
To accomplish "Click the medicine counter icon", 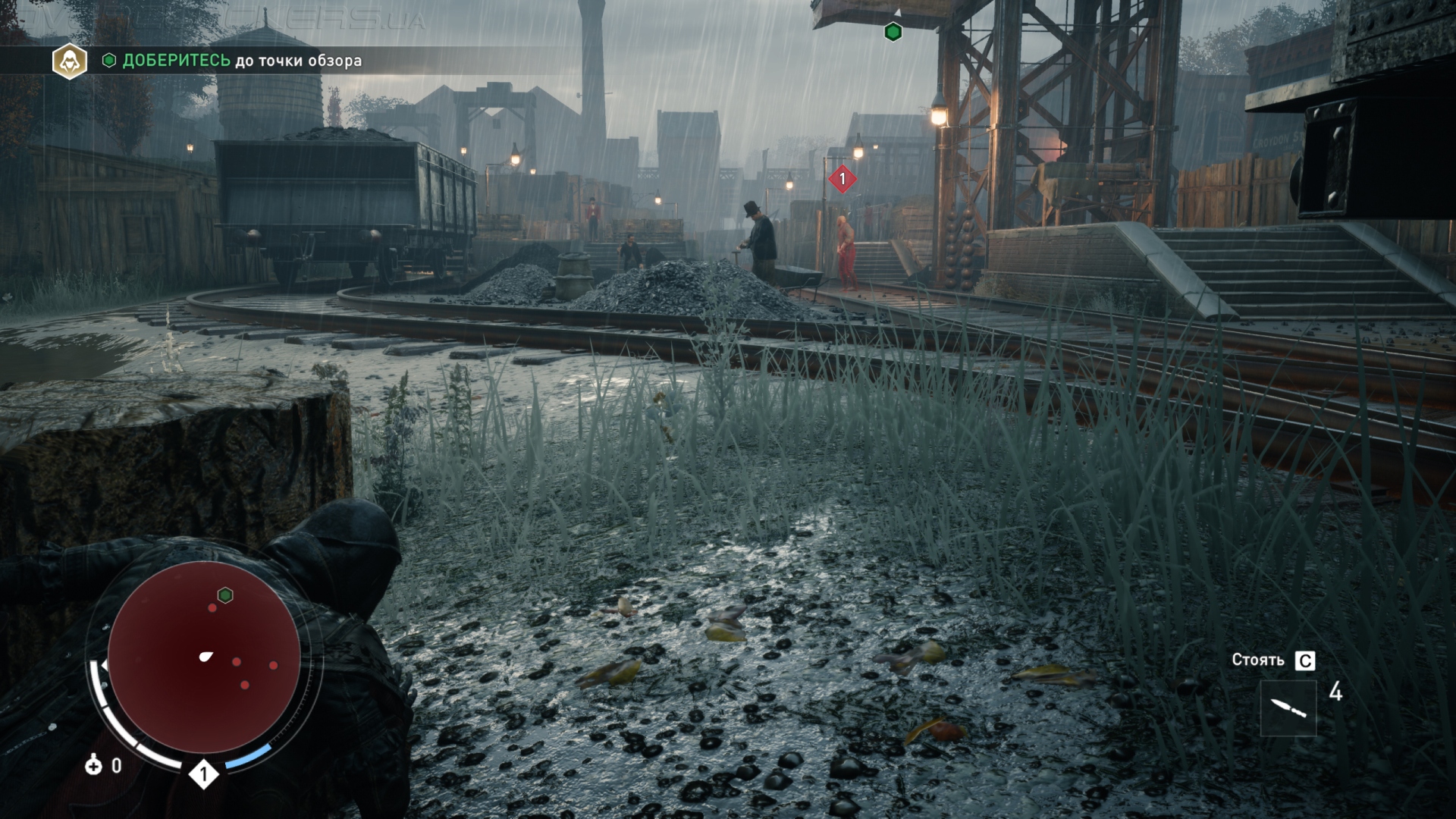I will coord(93,765).
